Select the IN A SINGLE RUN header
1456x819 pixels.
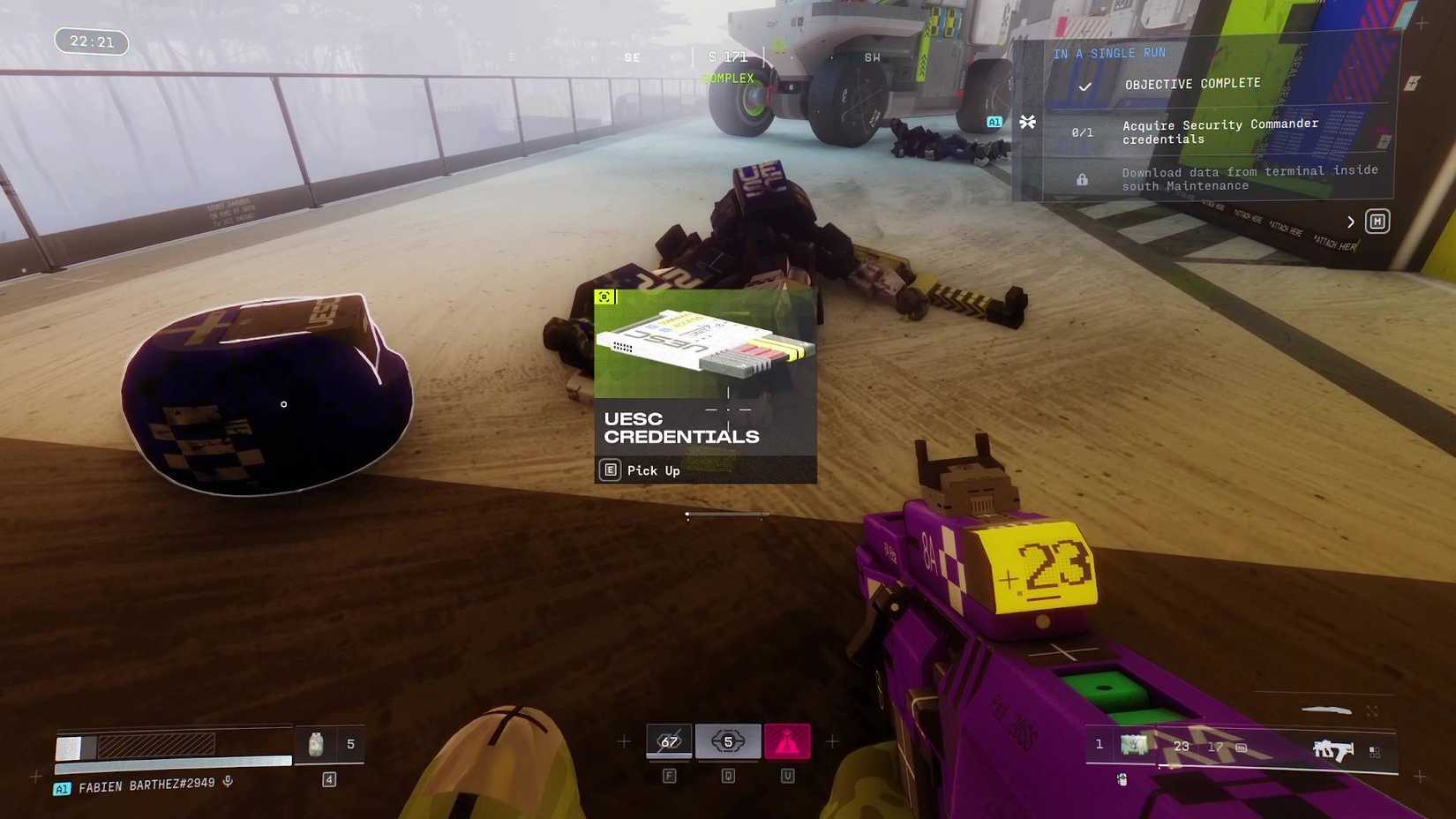coord(1109,53)
